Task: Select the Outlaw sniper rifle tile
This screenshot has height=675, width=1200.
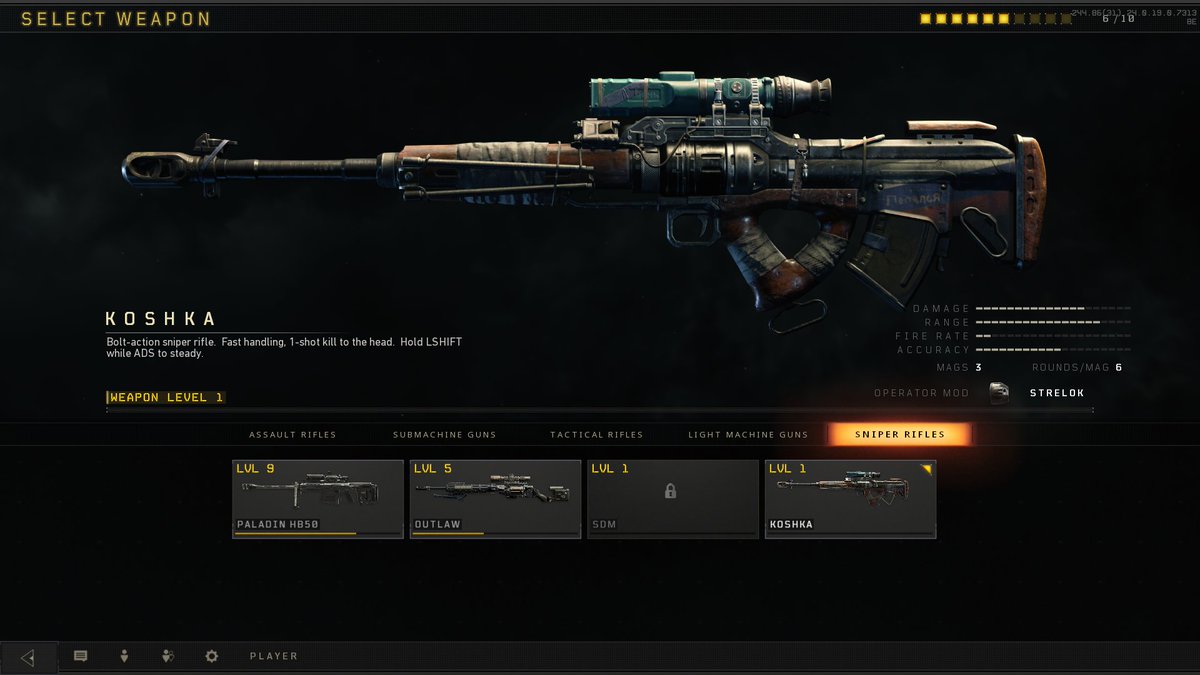Action: click(495, 499)
